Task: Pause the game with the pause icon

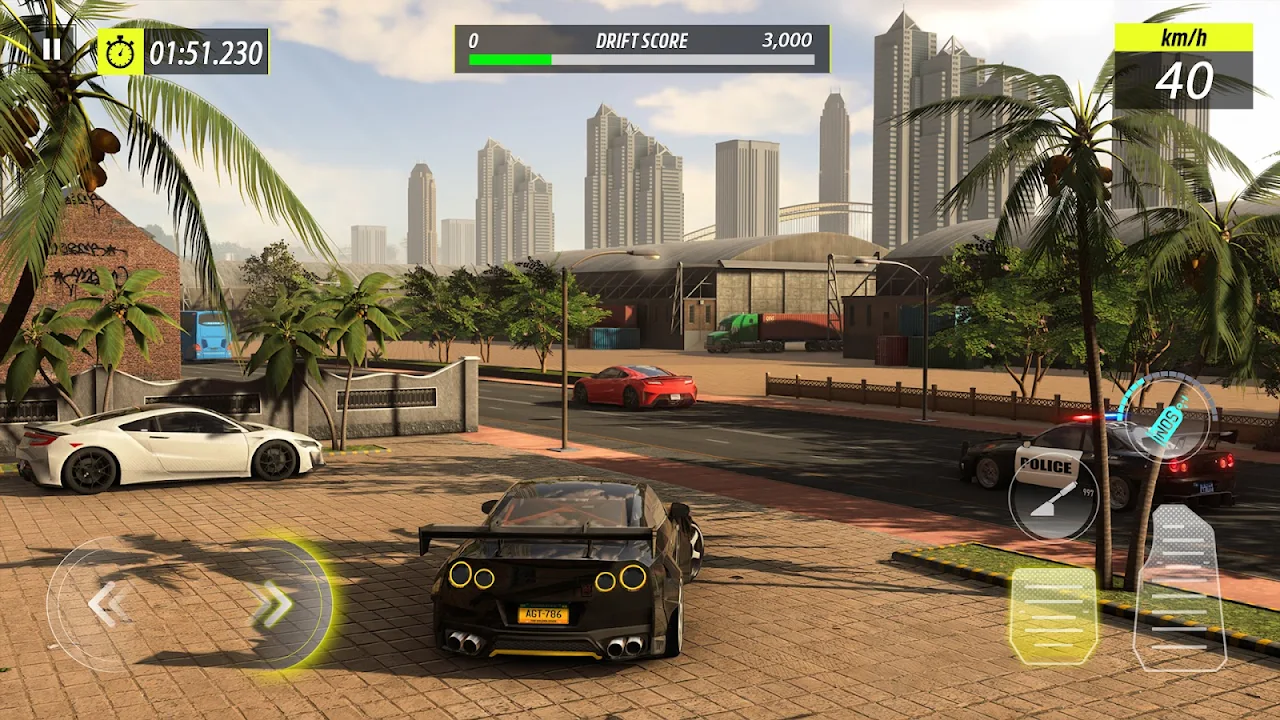Action: [51, 49]
